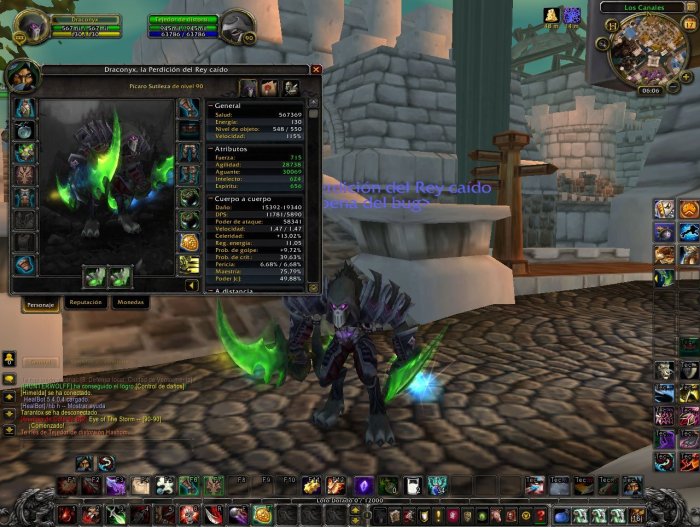
Task: Open the chat speech bubble menu
Action: point(8,380)
